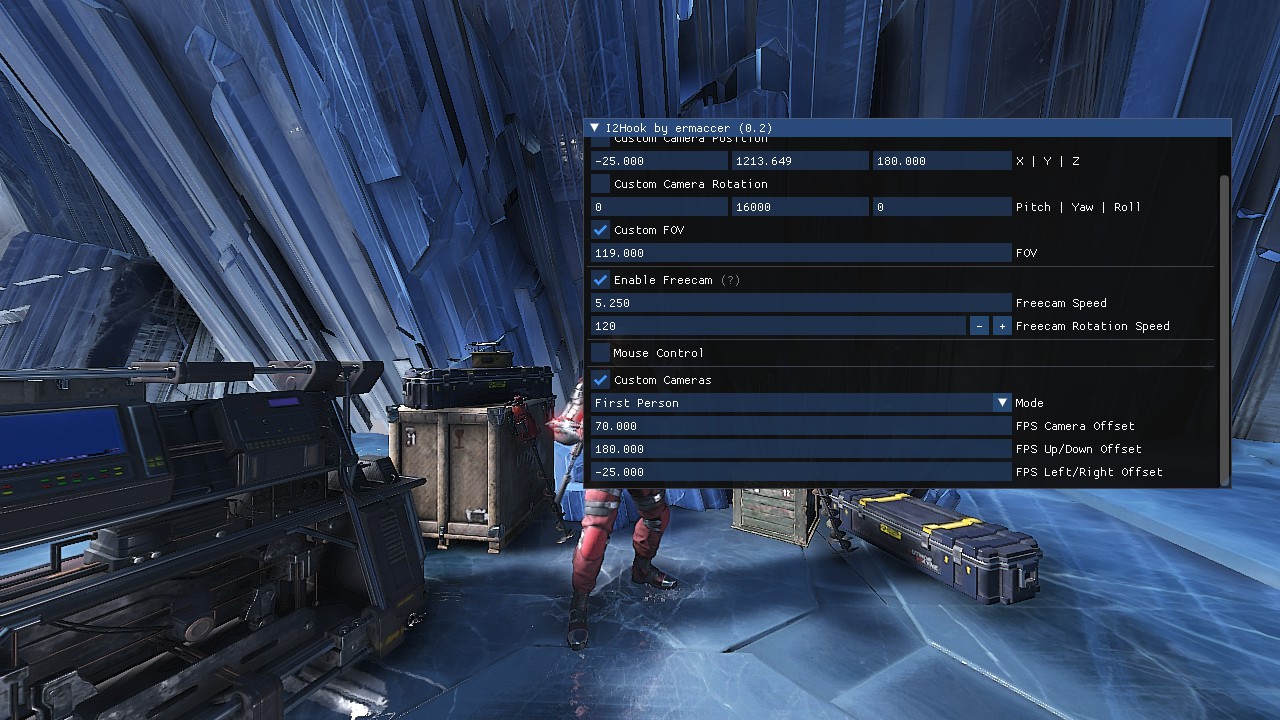Image resolution: width=1280 pixels, height=720 pixels.
Task: Uncheck the Enable Freecam option
Action: (x=601, y=280)
